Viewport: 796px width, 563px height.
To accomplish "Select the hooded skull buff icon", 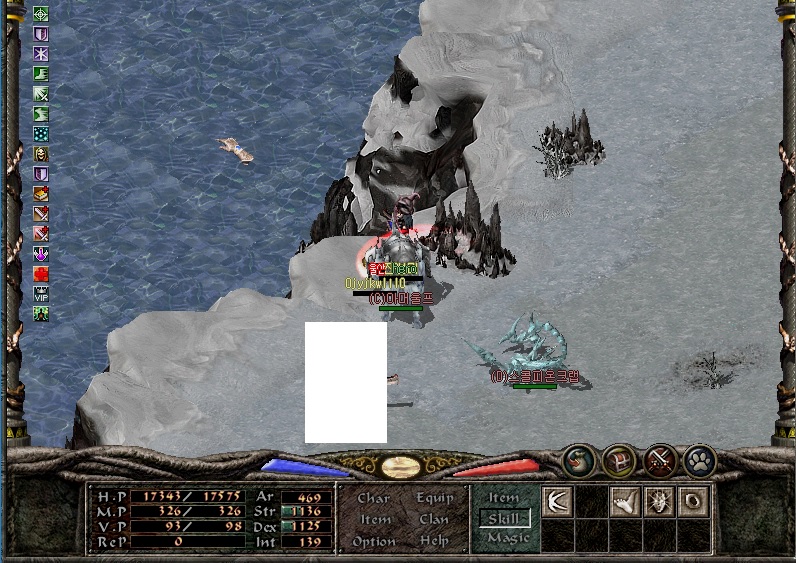I will point(41,154).
